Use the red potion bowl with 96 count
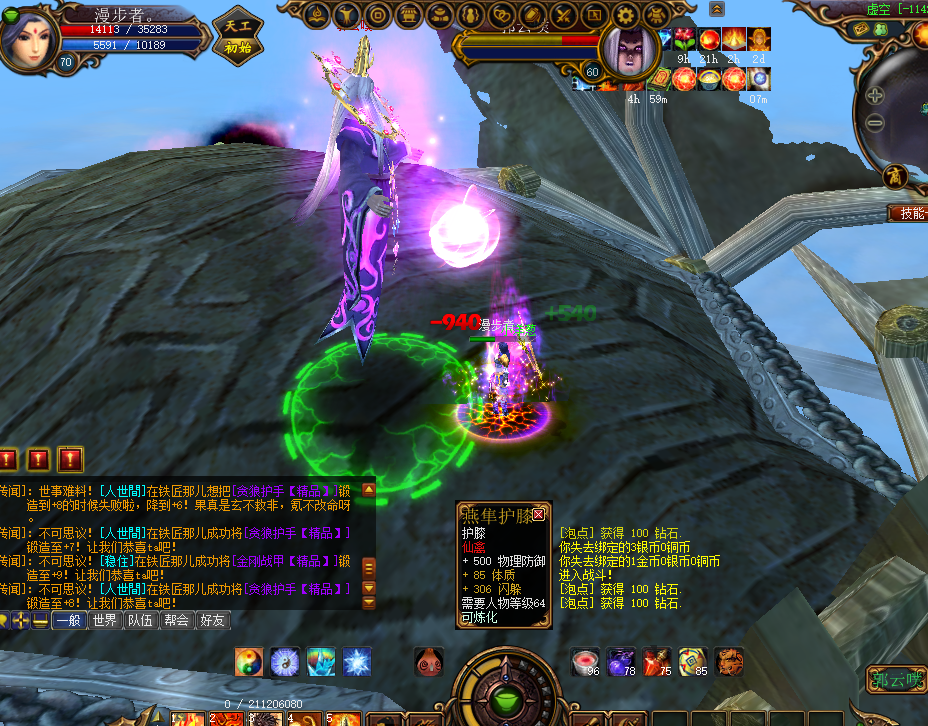Viewport: 928px width, 726px height. (x=586, y=661)
